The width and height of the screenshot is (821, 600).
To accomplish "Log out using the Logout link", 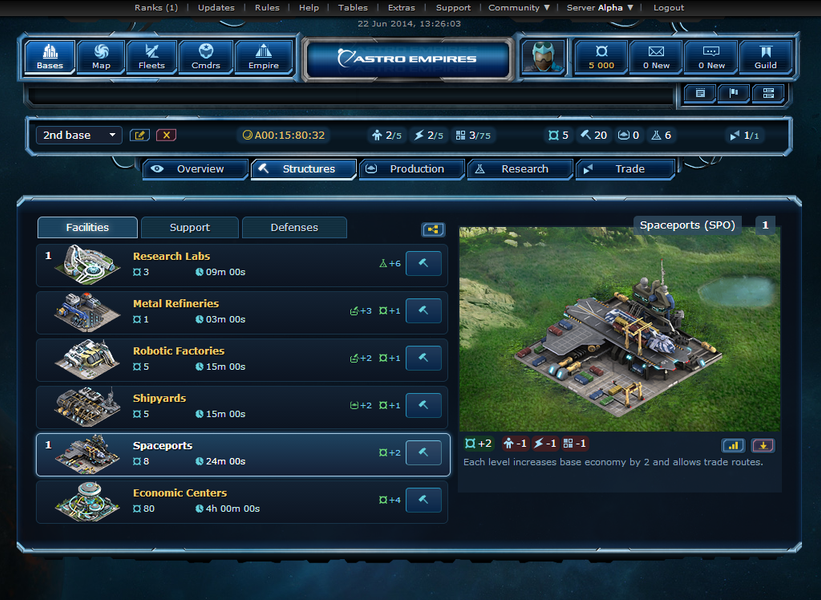I will click(668, 8).
